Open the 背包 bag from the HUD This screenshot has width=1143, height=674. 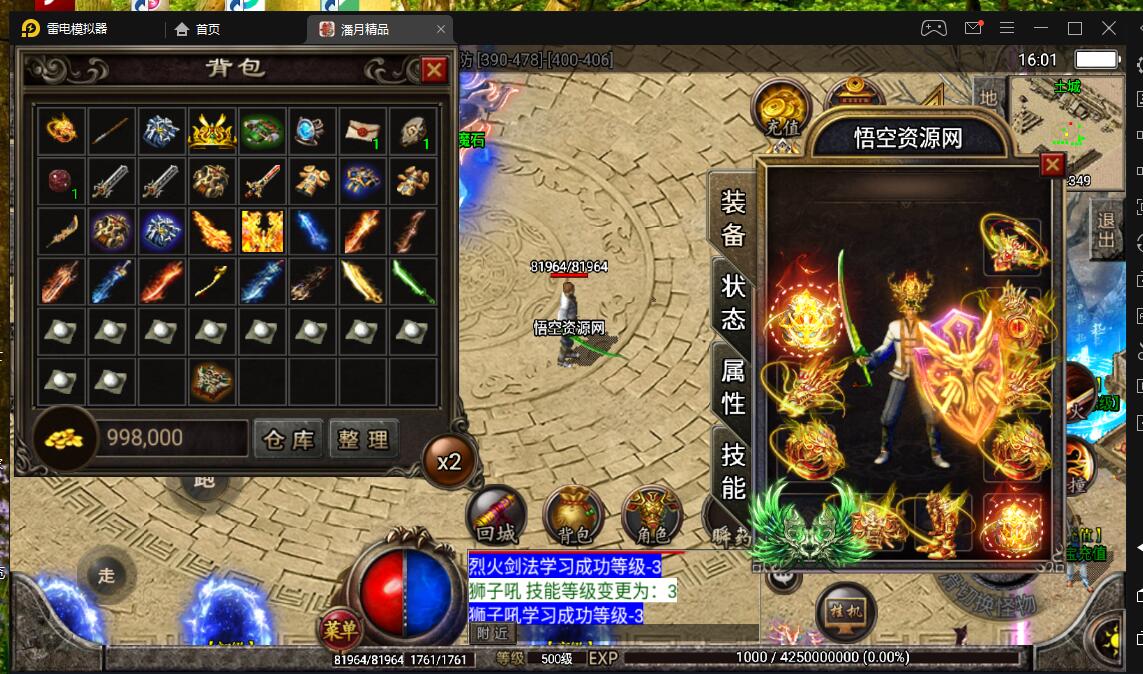click(x=573, y=516)
